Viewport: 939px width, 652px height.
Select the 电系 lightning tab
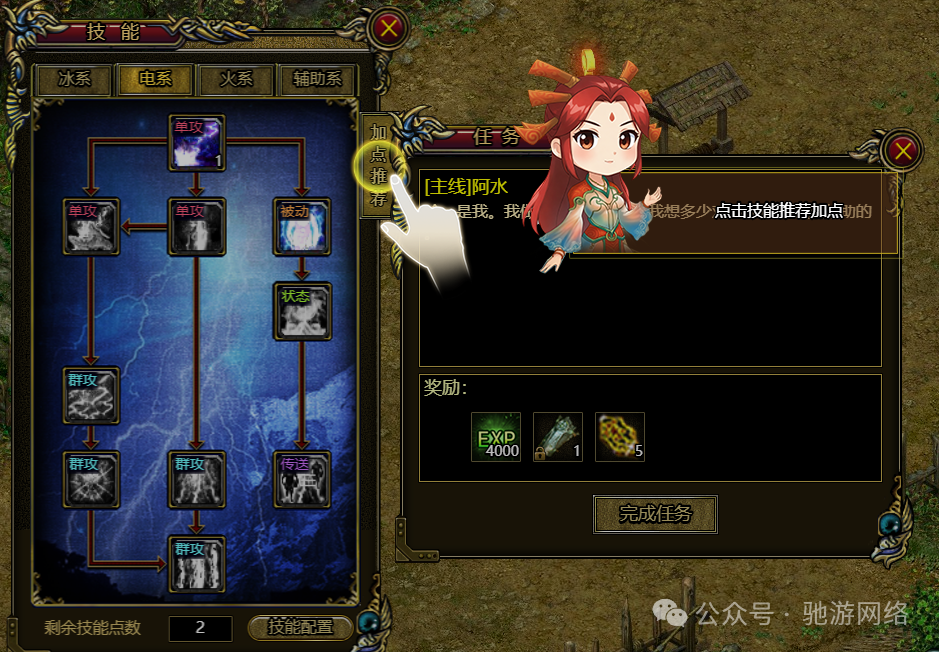coord(155,80)
